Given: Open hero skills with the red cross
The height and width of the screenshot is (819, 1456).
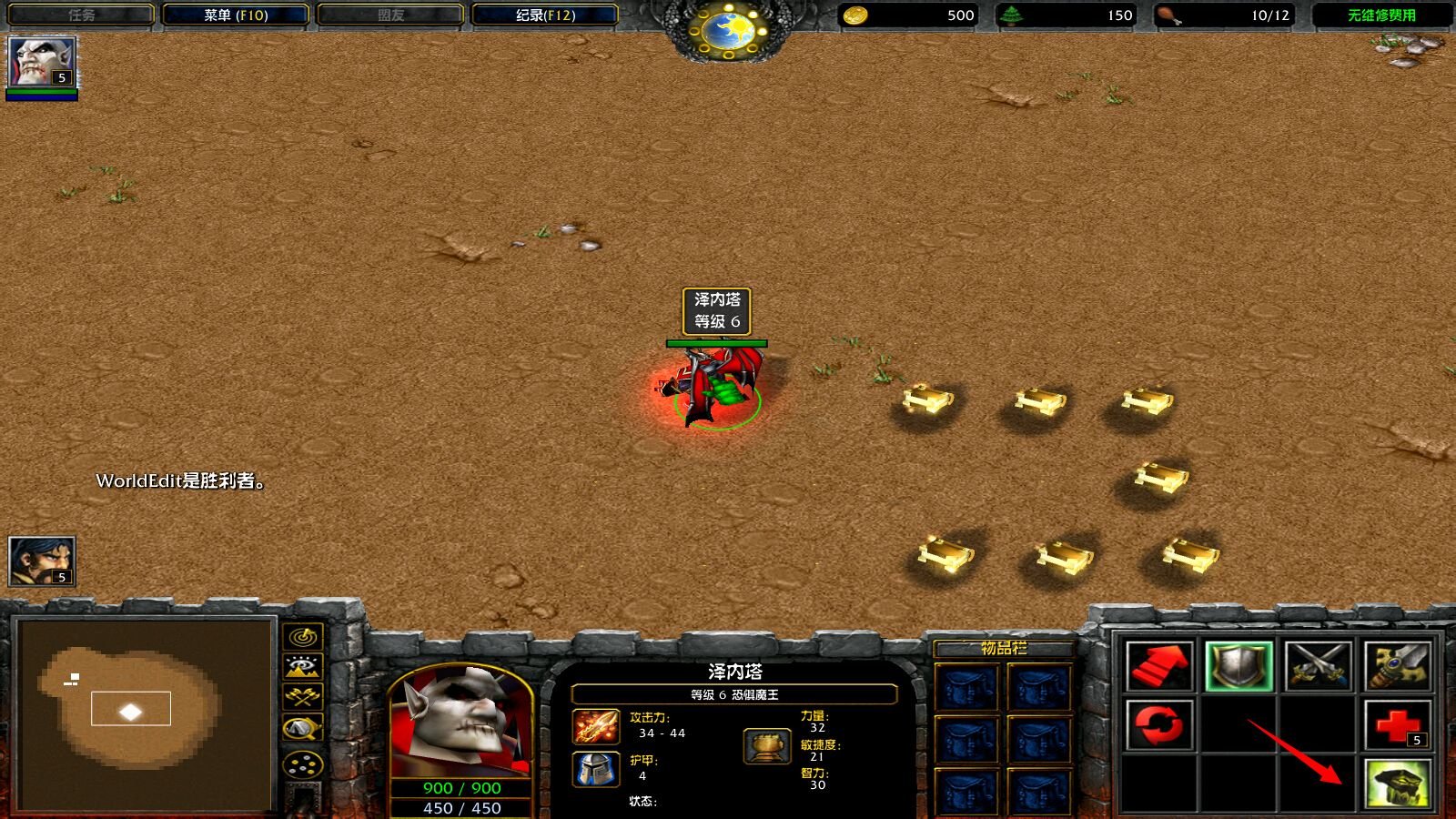Looking at the screenshot, I should pyautogui.click(x=1398, y=725).
